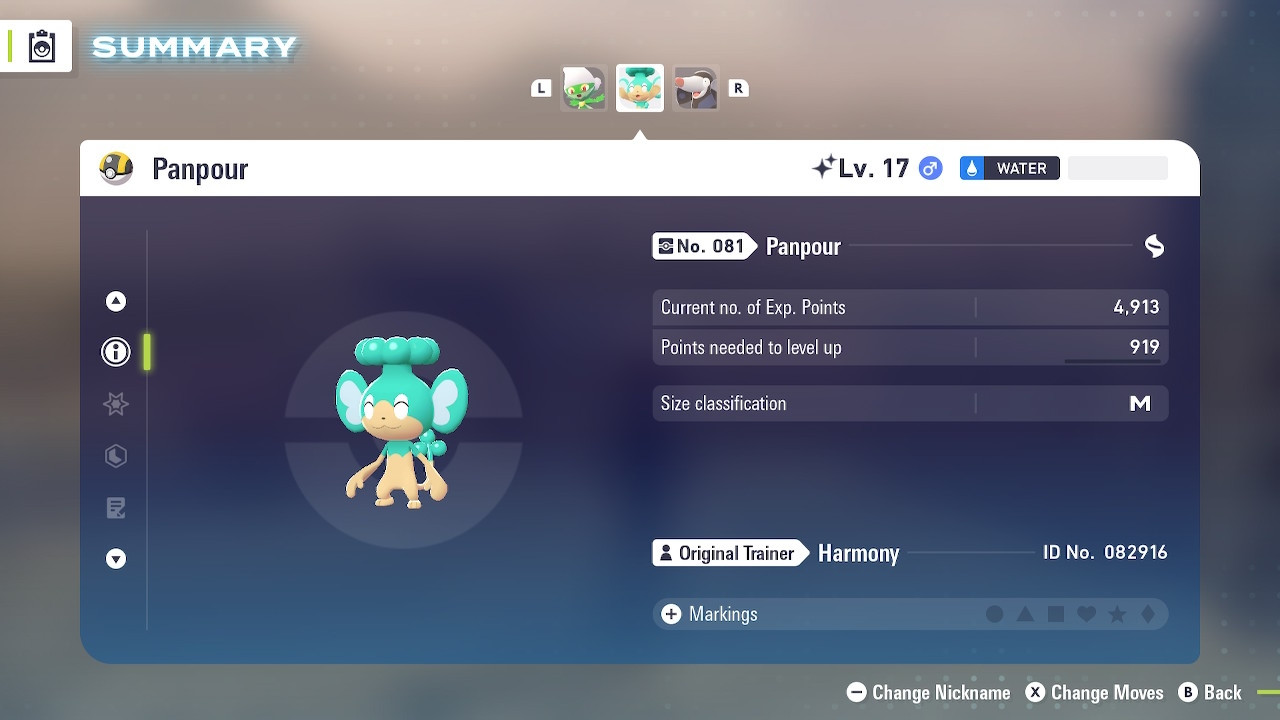This screenshot has height=720, width=1280.
Task: Click the down arrow below the page icons
Action: click(116, 559)
